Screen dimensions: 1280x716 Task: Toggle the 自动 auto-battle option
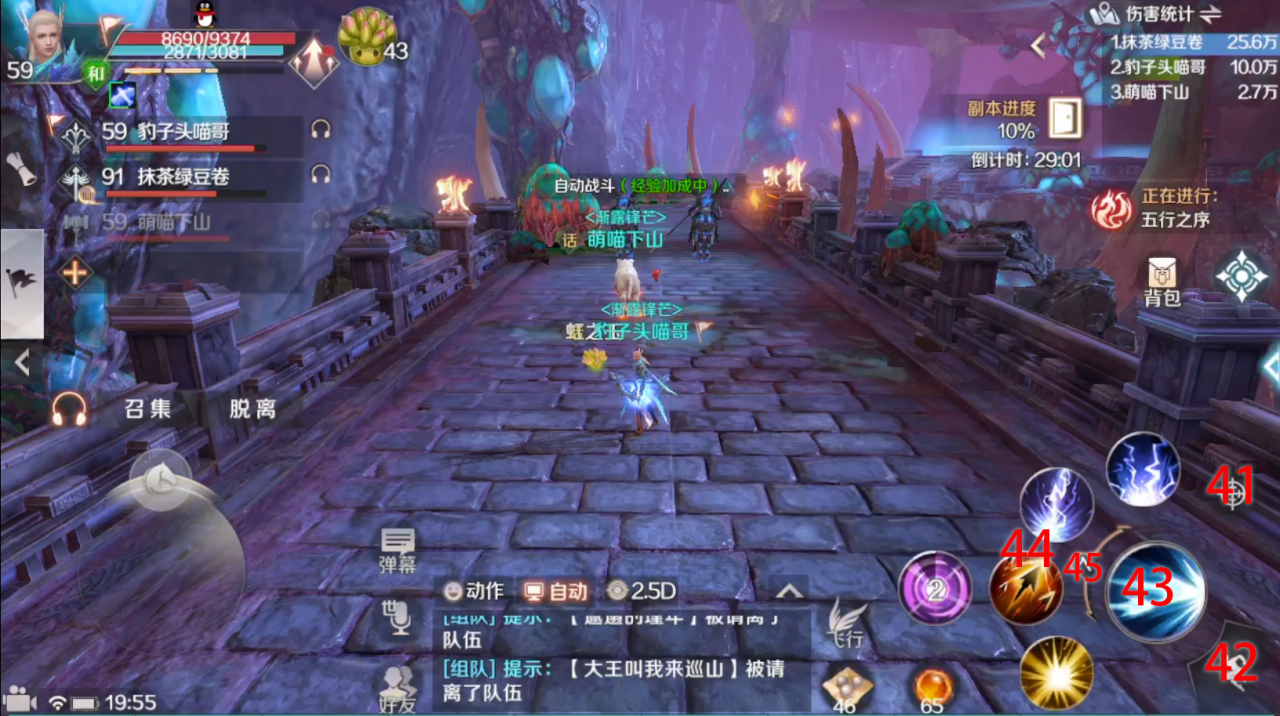pyautogui.click(x=557, y=591)
